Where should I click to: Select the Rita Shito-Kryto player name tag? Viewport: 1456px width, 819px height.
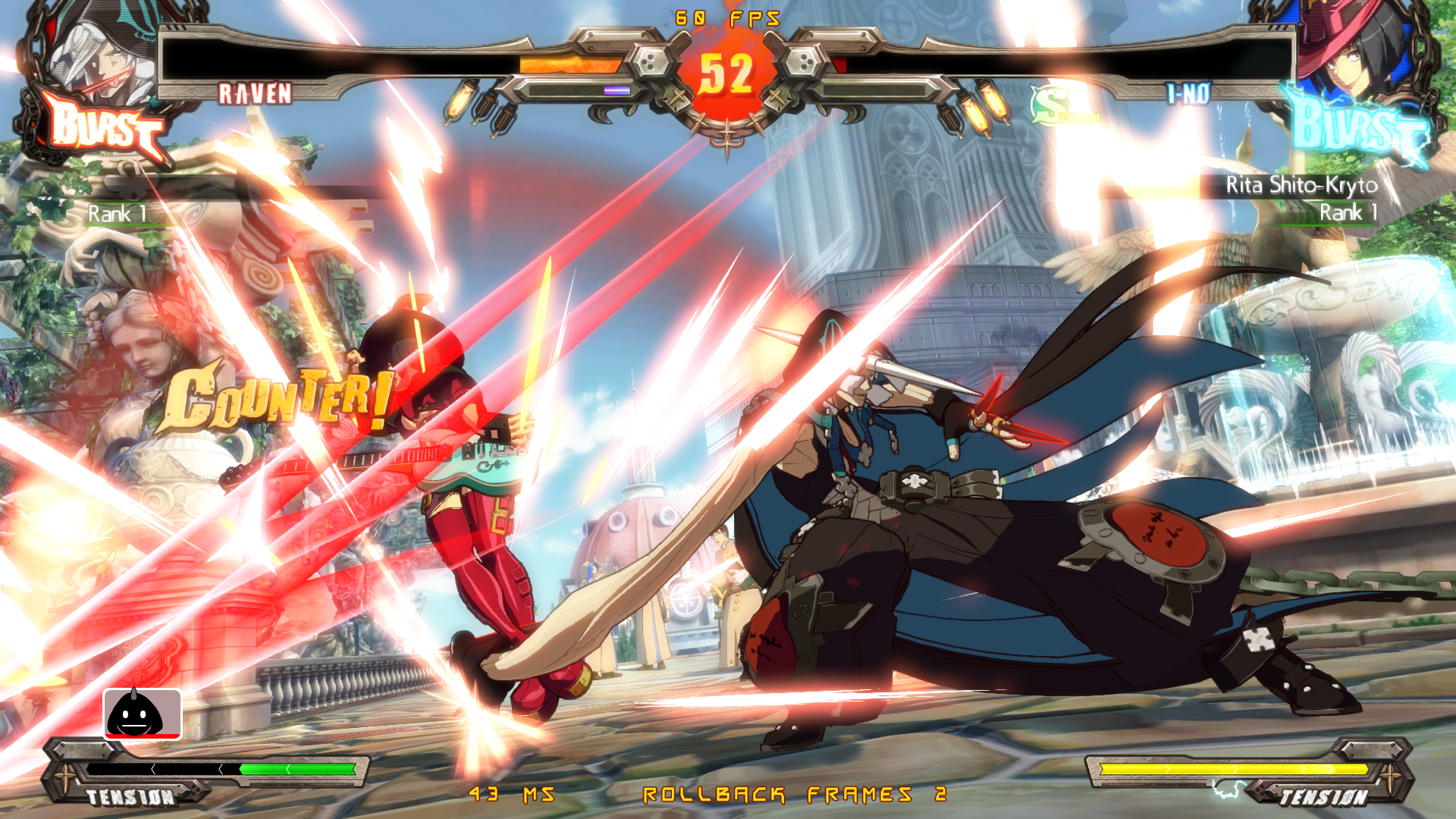tap(1301, 185)
